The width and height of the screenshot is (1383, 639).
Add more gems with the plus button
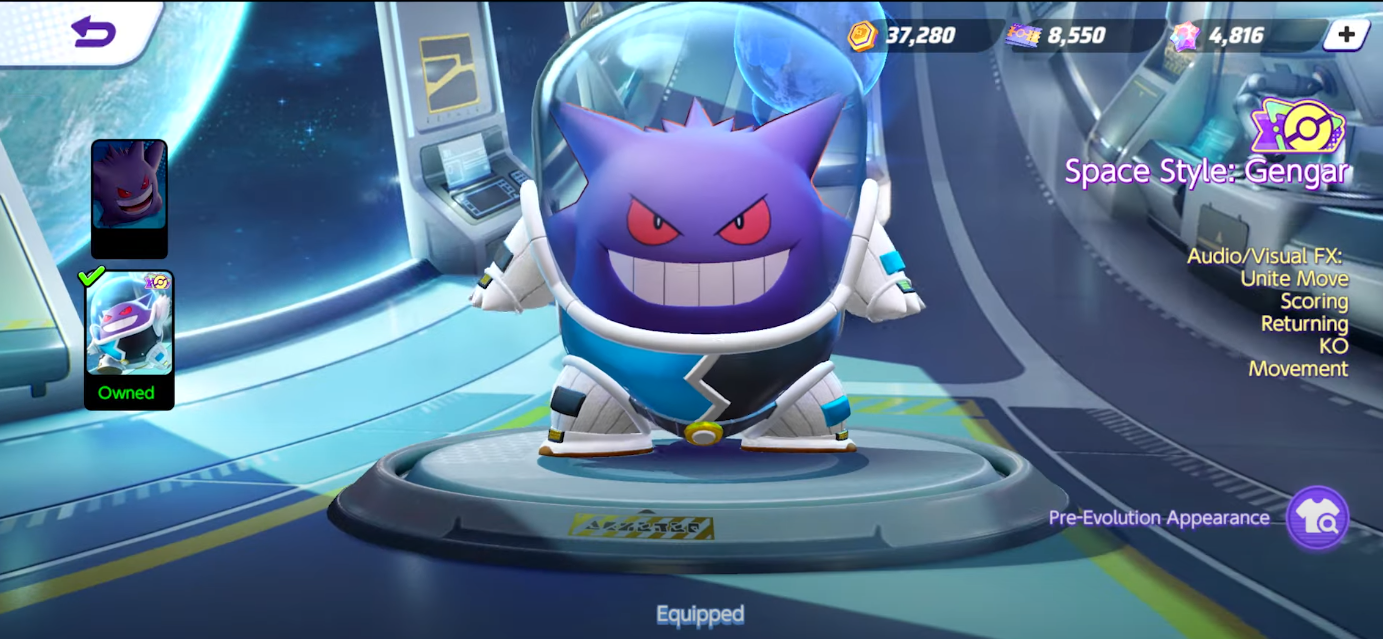[x=1346, y=35]
